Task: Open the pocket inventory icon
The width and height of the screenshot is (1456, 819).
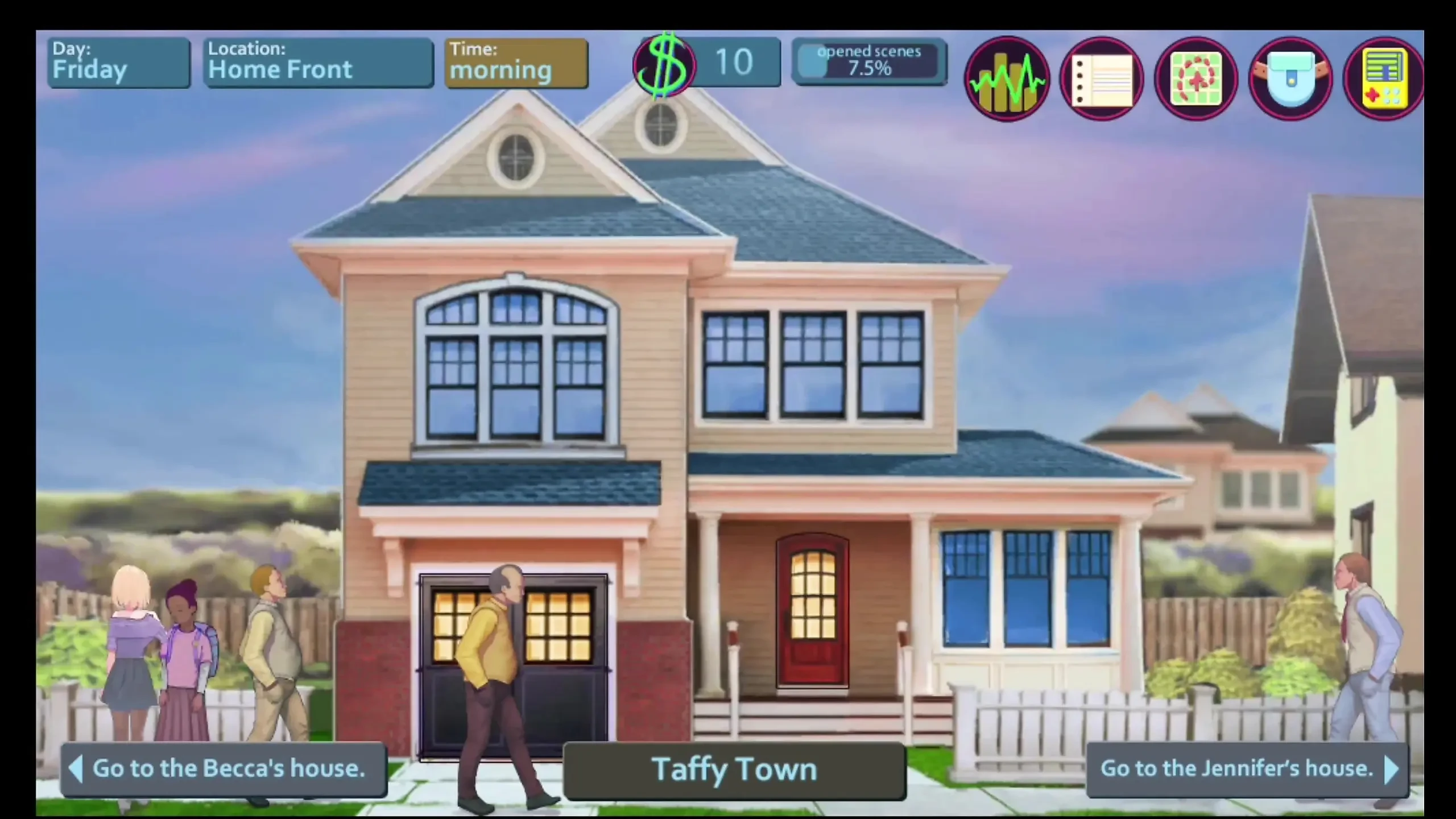Action: pos(1290,79)
